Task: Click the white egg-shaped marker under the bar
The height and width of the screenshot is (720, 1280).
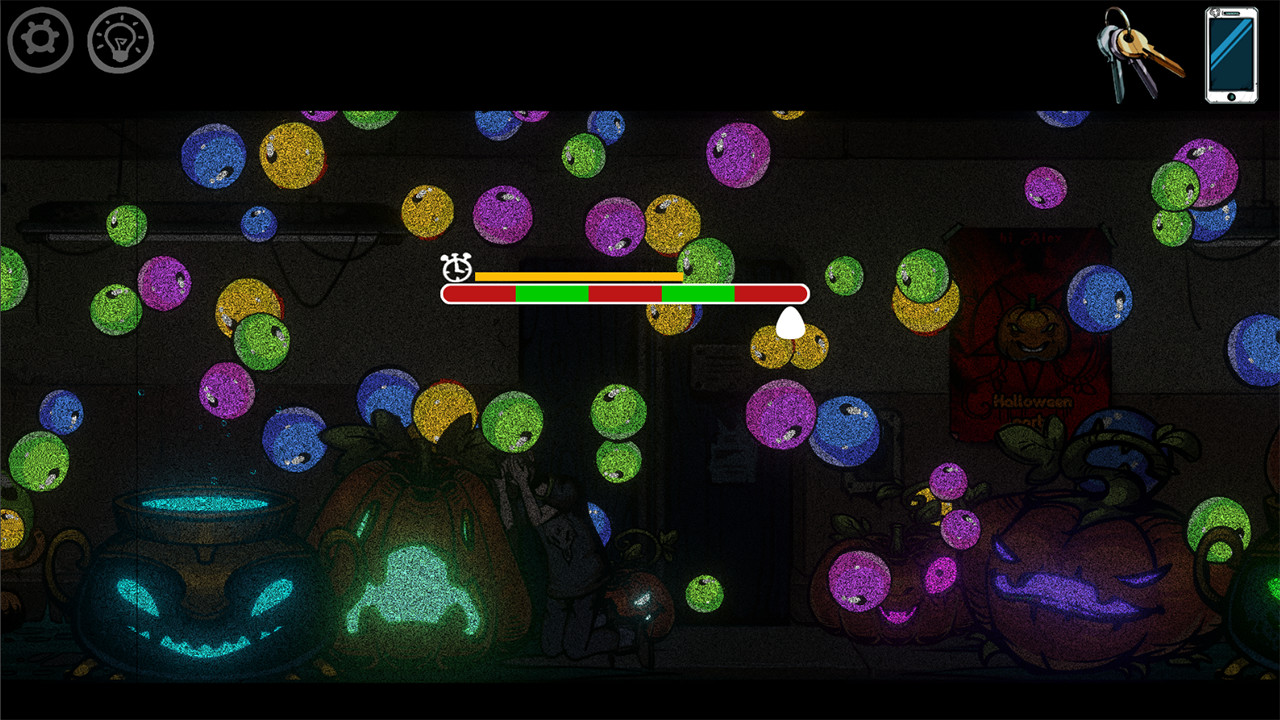Action: (790, 325)
